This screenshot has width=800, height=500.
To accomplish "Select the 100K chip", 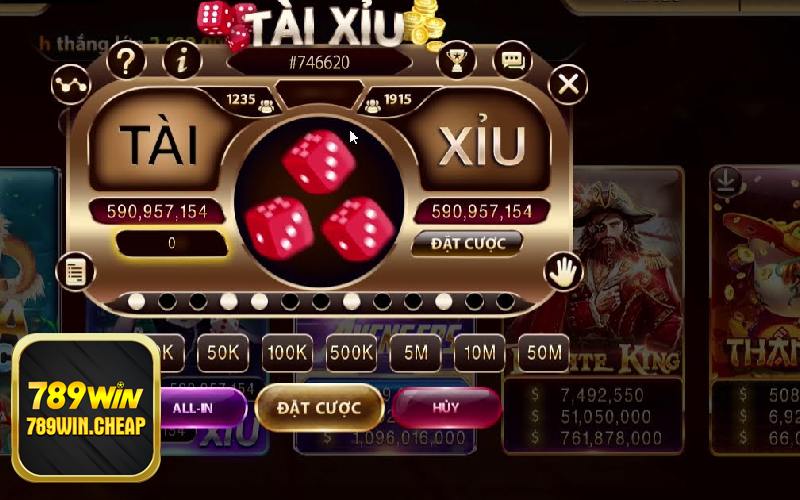I will click(287, 352).
